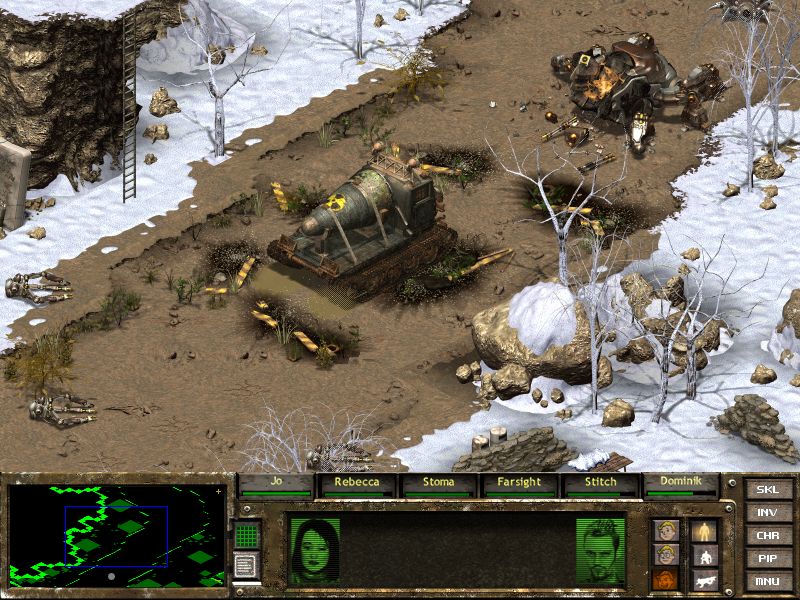Open the PIP Pip-Boy

click(x=767, y=559)
